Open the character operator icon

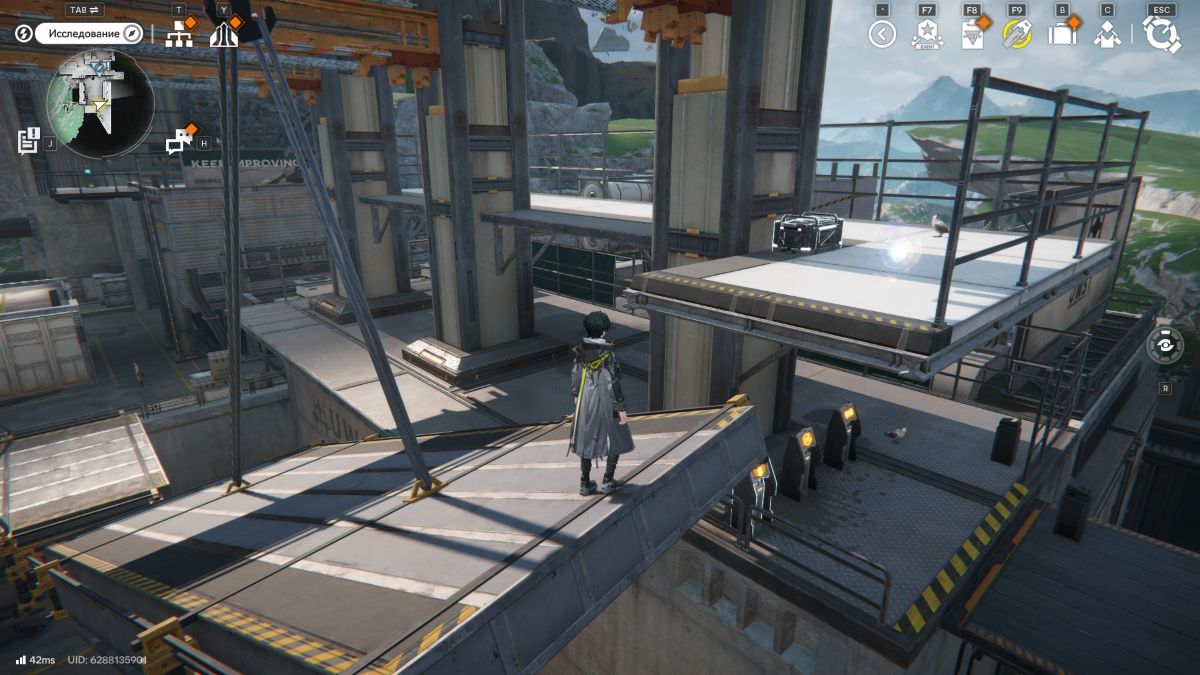[x=1106, y=35]
